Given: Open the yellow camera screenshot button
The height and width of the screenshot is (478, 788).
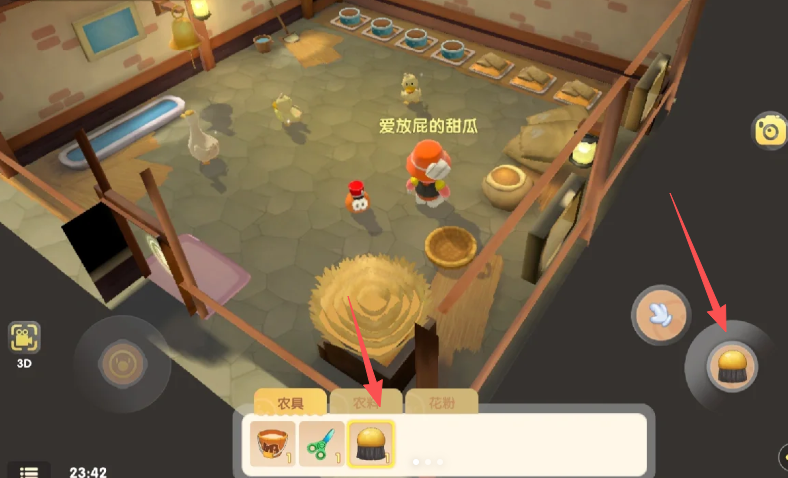Looking at the screenshot, I should (770, 131).
